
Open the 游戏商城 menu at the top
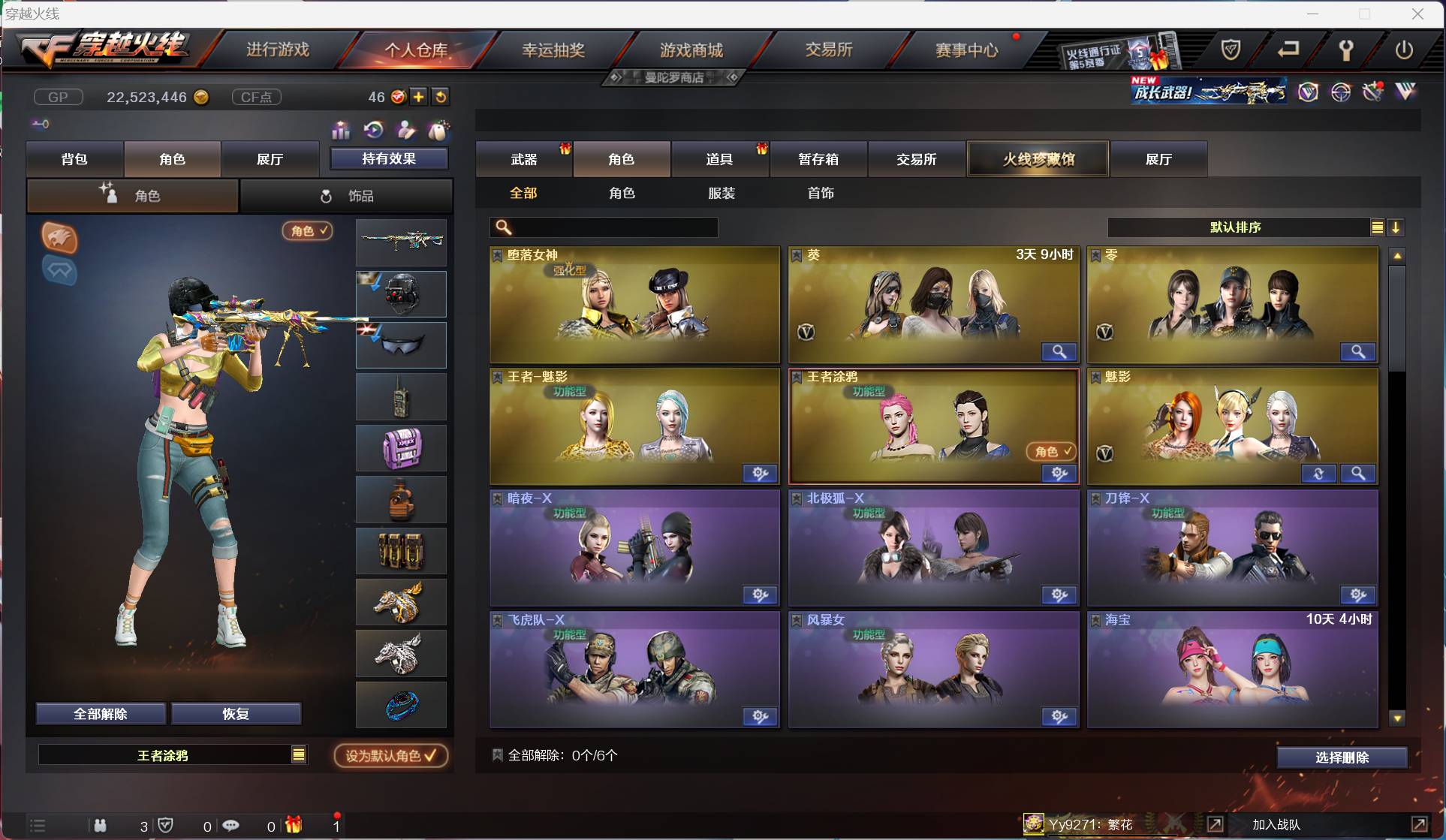pyautogui.click(x=691, y=50)
